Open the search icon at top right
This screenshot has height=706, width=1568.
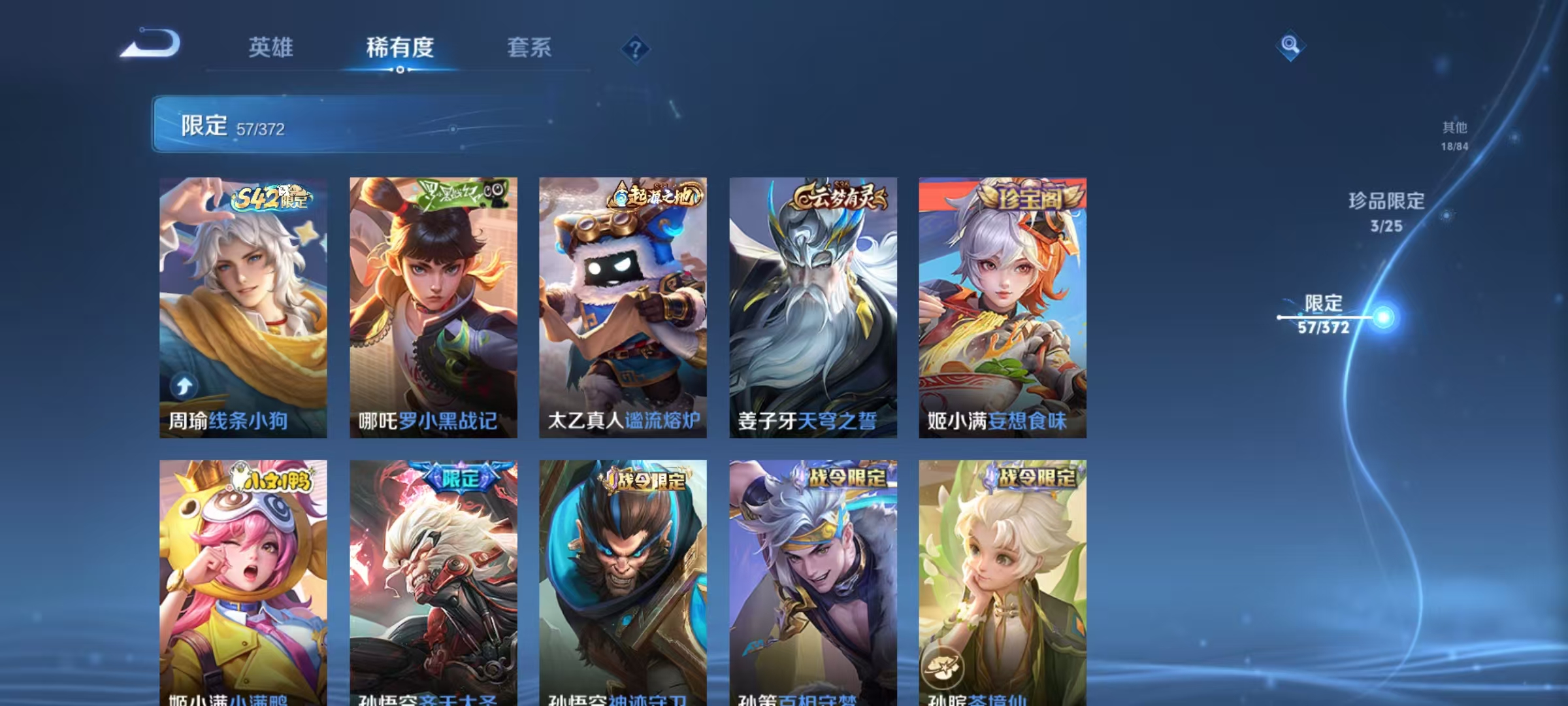pos(1290,47)
